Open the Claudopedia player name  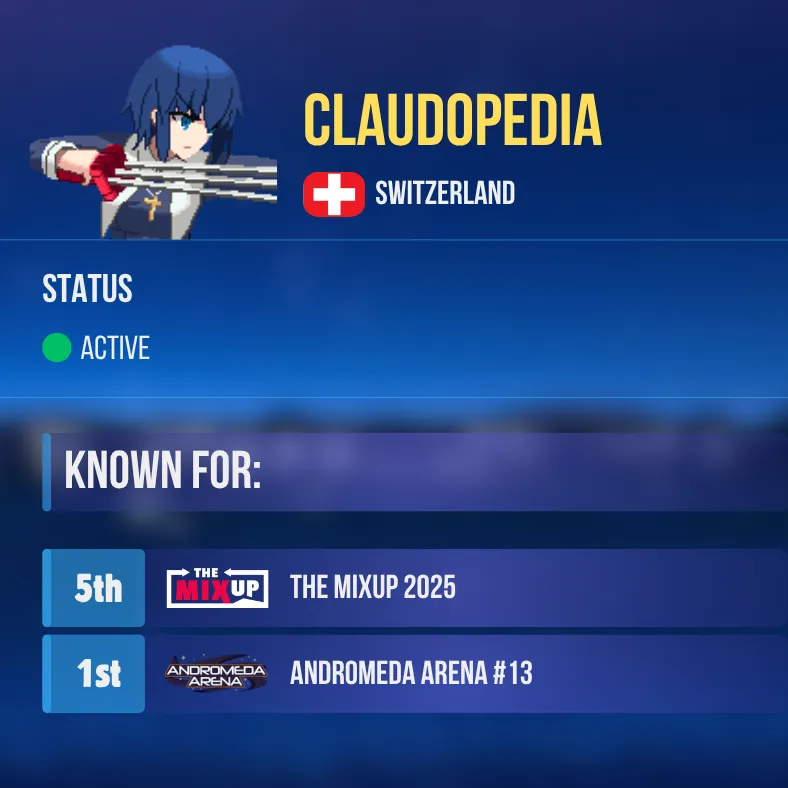[452, 120]
